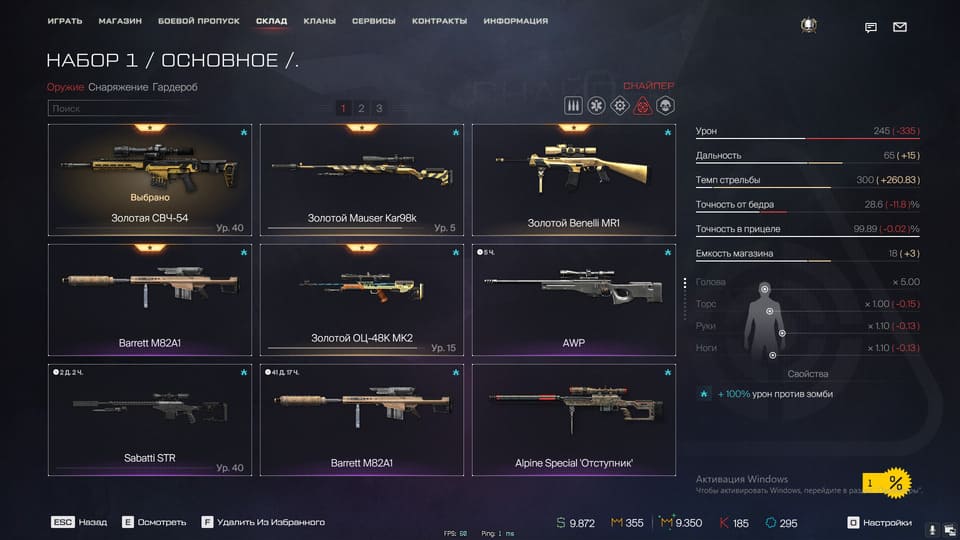Choose the skull class icon
This screenshot has height=540, width=960.
[665, 105]
